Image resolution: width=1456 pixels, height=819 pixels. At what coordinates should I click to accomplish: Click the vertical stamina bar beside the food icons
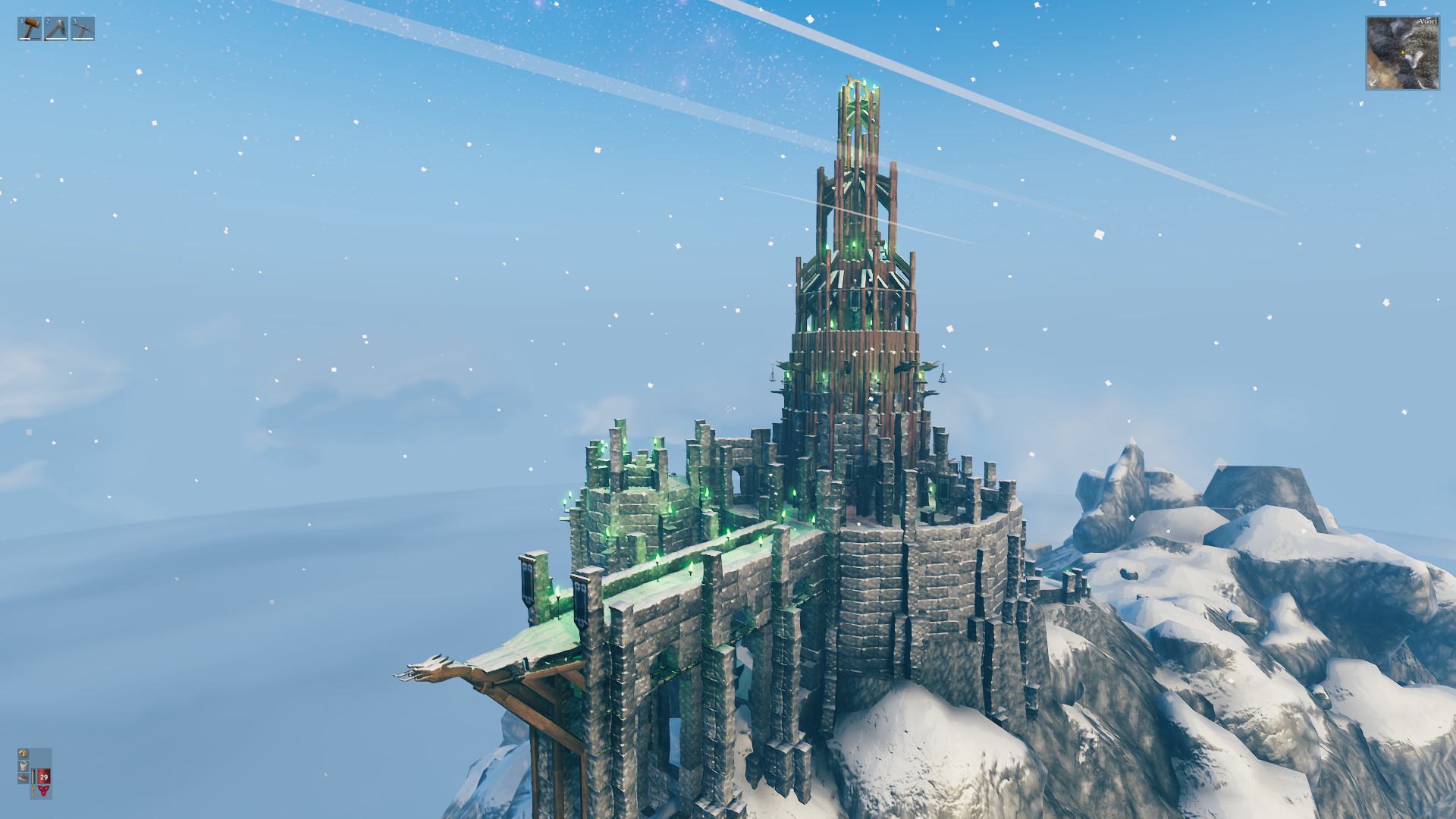[33, 777]
